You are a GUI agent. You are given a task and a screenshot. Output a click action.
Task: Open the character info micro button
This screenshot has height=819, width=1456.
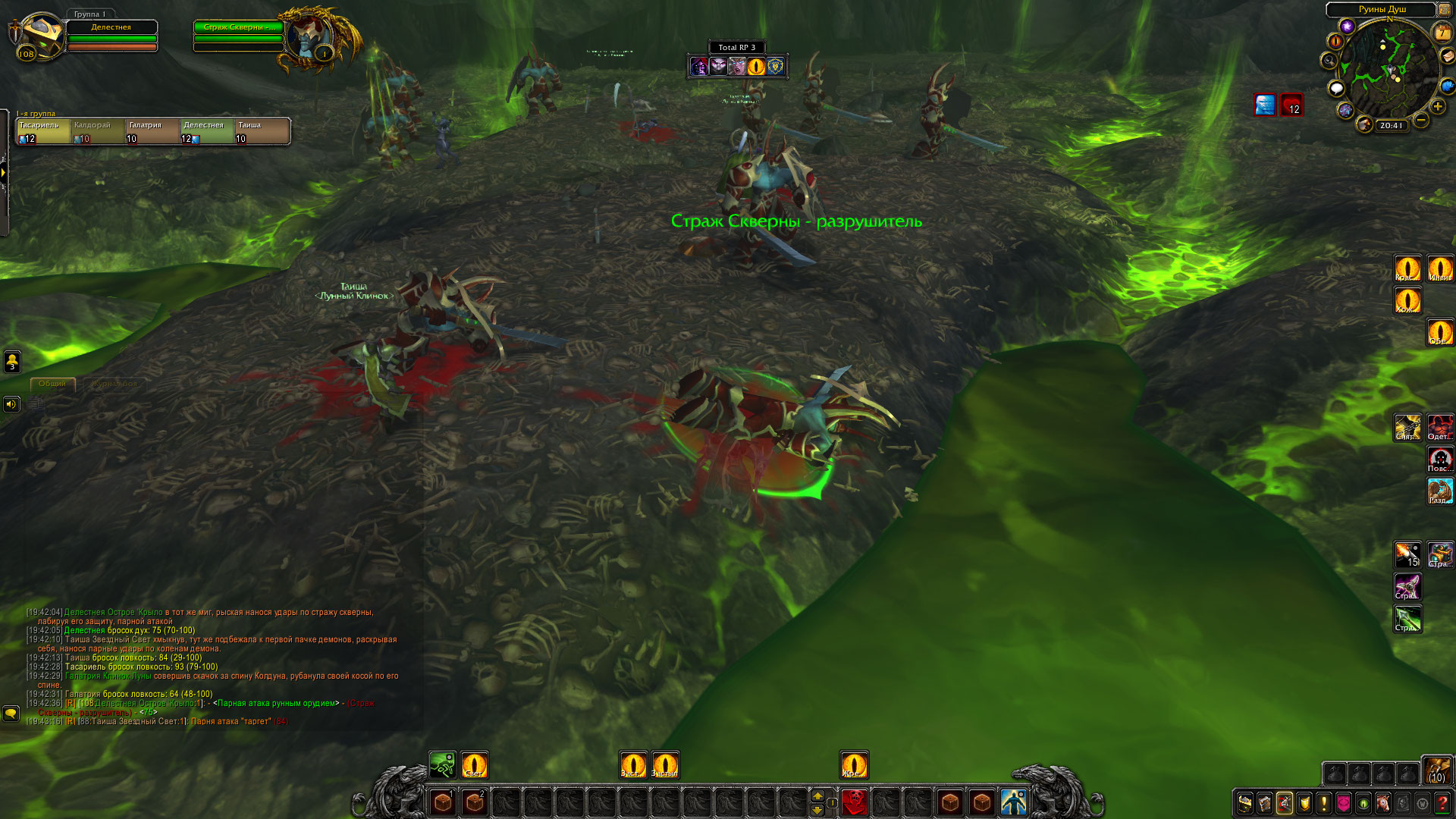(1245, 802)
